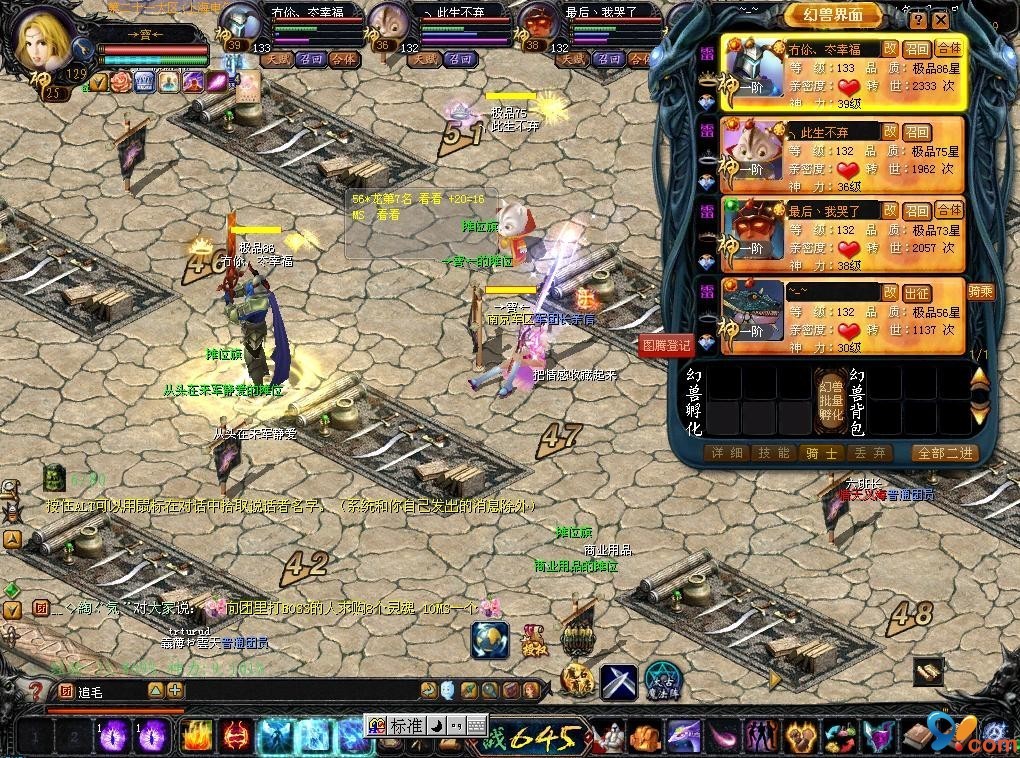The image size is (1020, 758).
Task: Select the 最后、我哭了 pet portrait
Action: 754,234
